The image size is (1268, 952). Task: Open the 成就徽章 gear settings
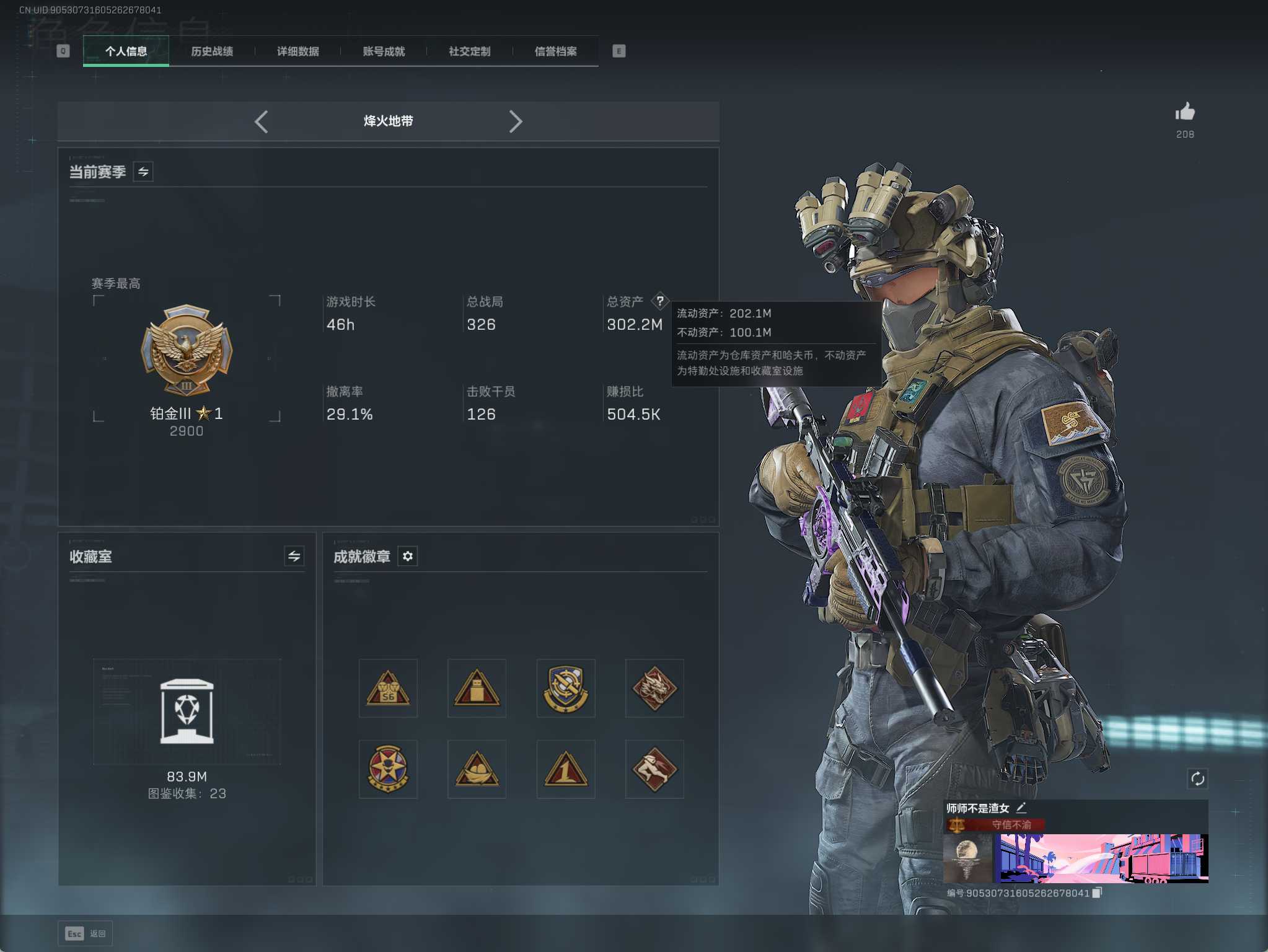(408, 556)
